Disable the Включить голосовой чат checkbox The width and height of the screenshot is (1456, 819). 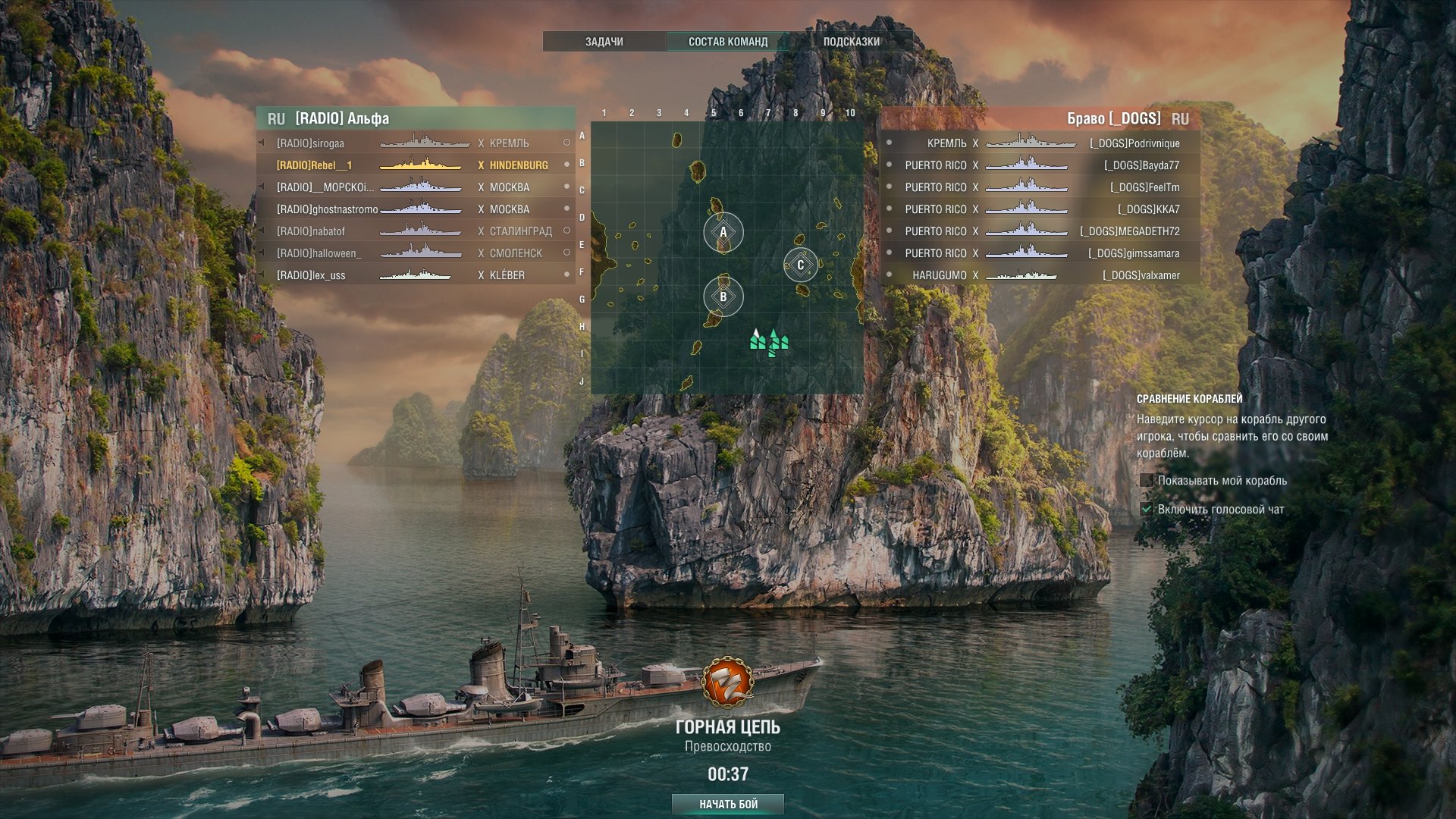[1147, 510]
